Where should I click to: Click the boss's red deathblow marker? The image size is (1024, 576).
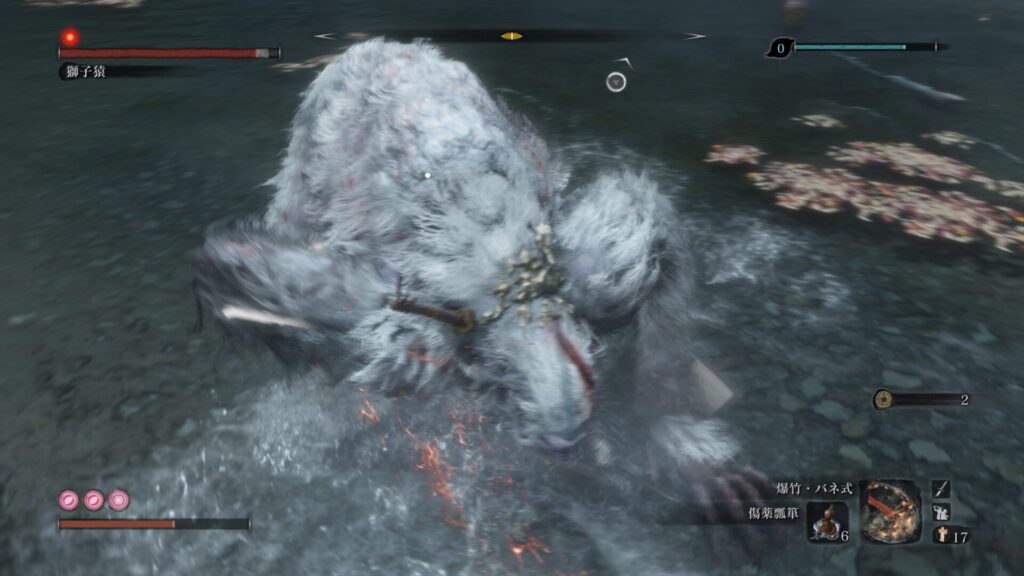(x=70, y=37)
